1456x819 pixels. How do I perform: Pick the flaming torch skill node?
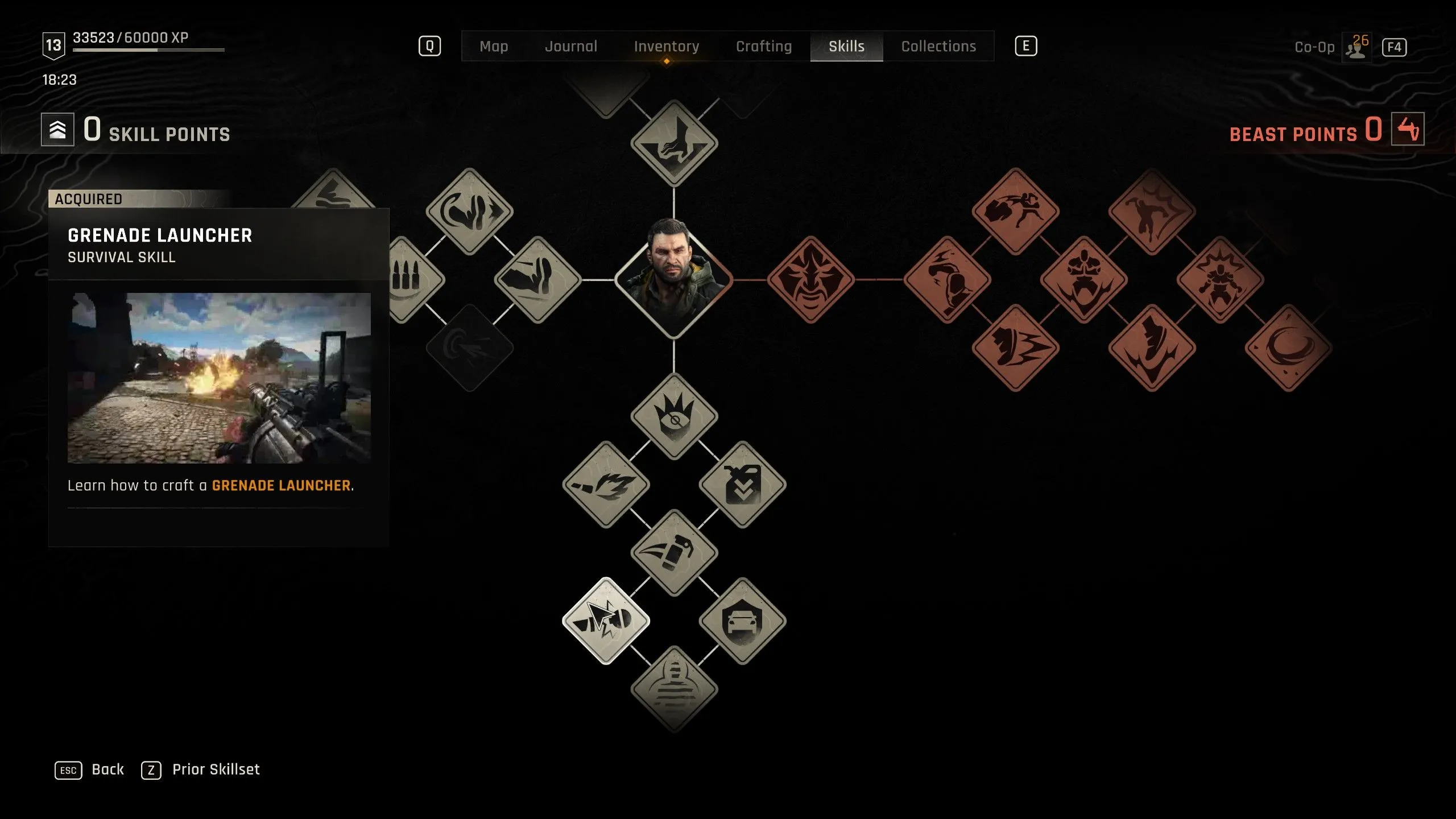coord(606,485)
